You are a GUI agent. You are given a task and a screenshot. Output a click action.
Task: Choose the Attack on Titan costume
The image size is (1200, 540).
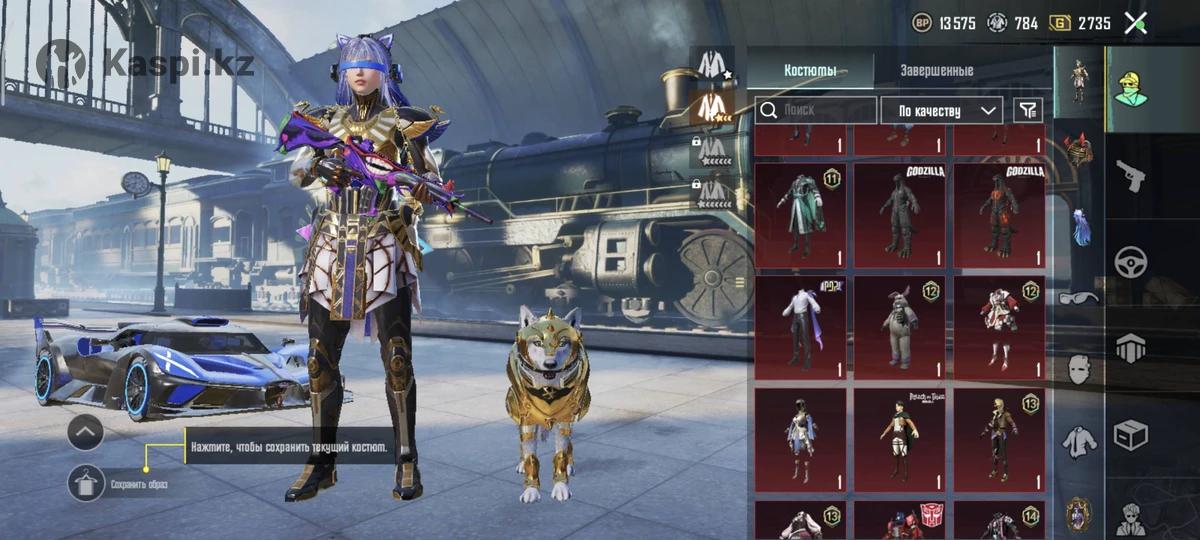pyautogui.click(x=899, y=439)
